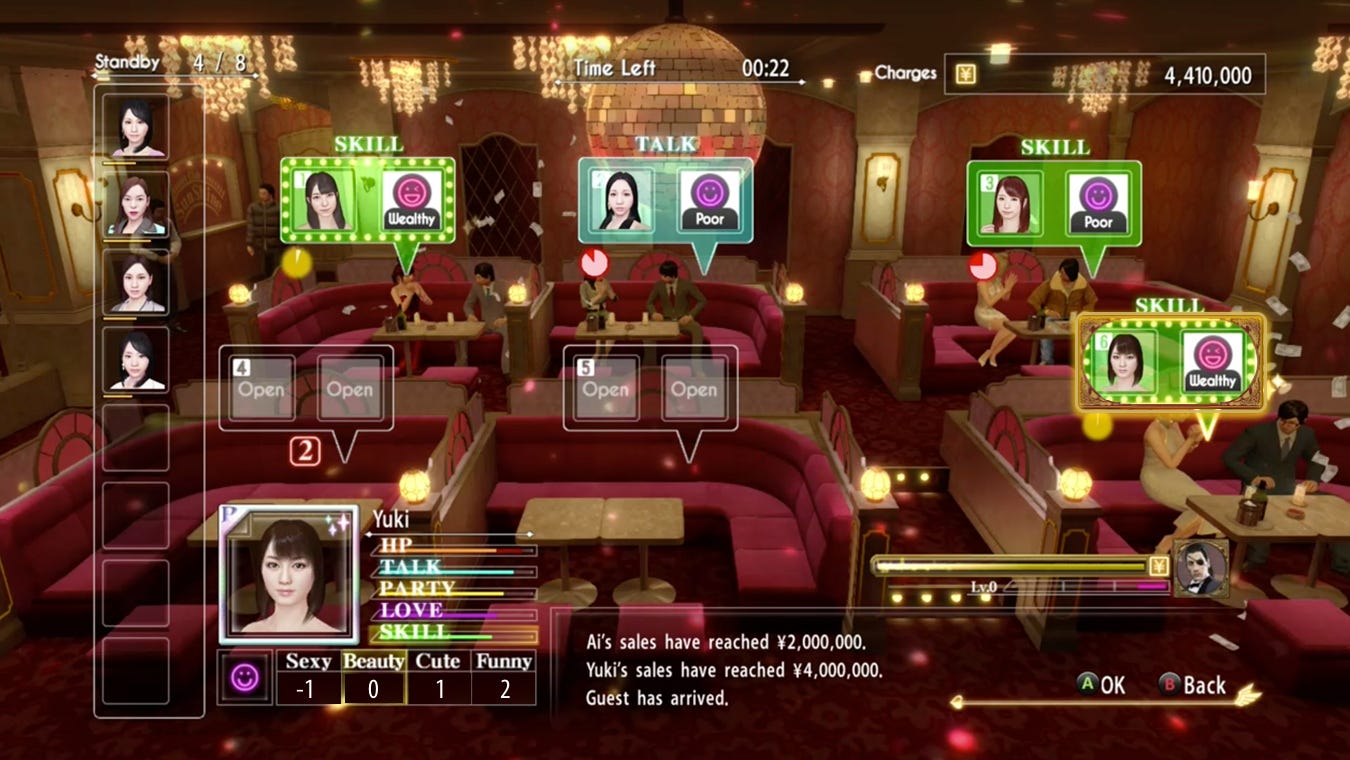Click the yen icon next to the Charges counter

point(966,73)
